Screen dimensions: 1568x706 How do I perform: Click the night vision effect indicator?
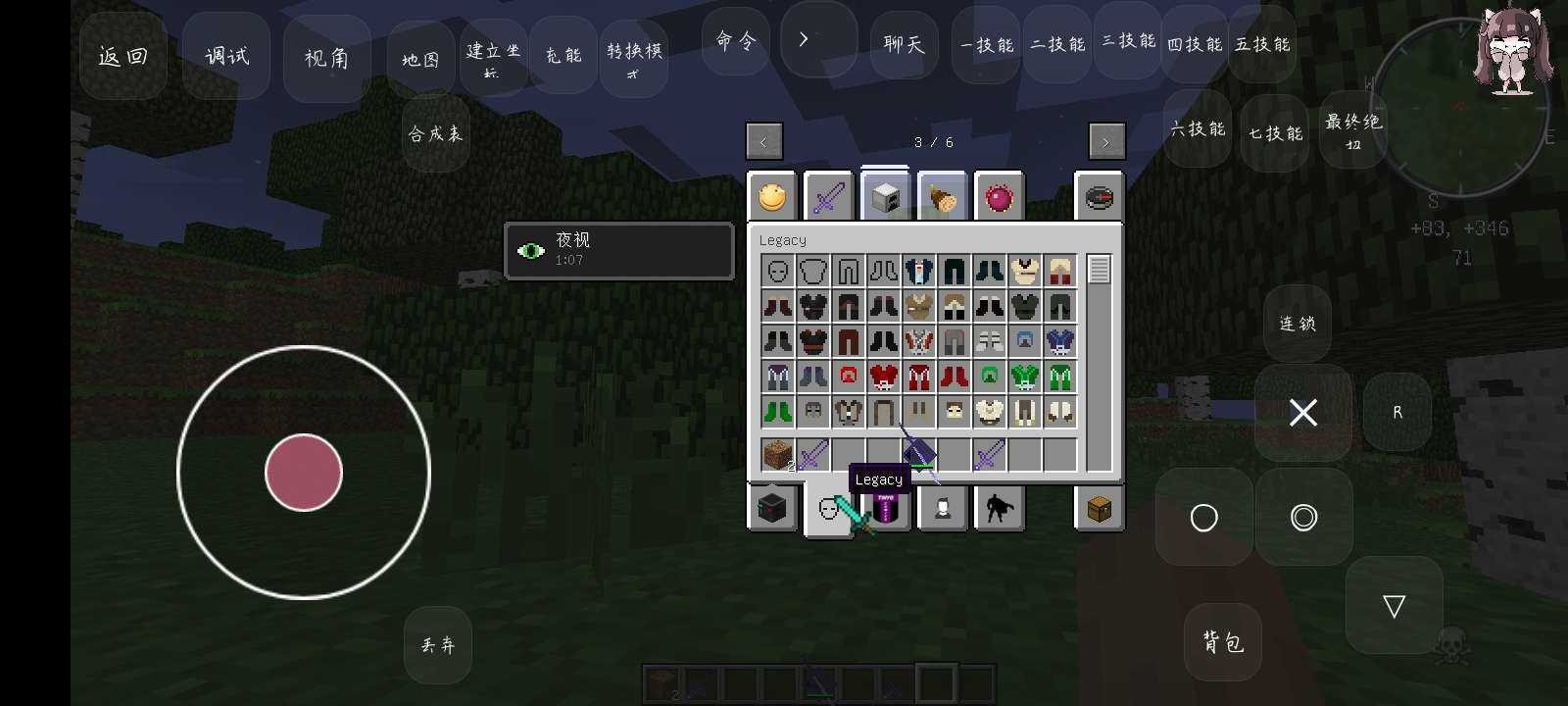point(618,250)
